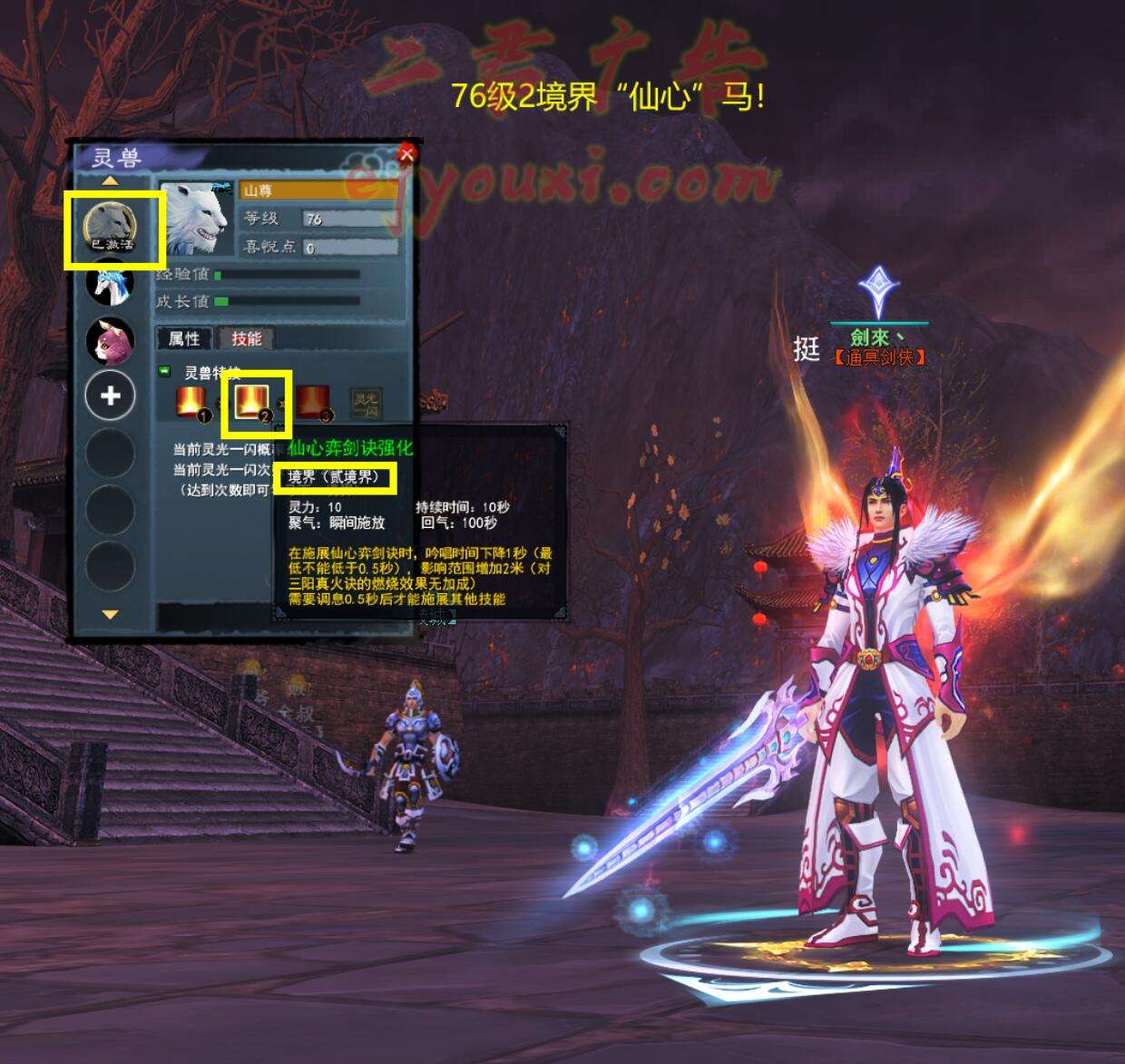Select the first beast skill icon

click(192, 403)
